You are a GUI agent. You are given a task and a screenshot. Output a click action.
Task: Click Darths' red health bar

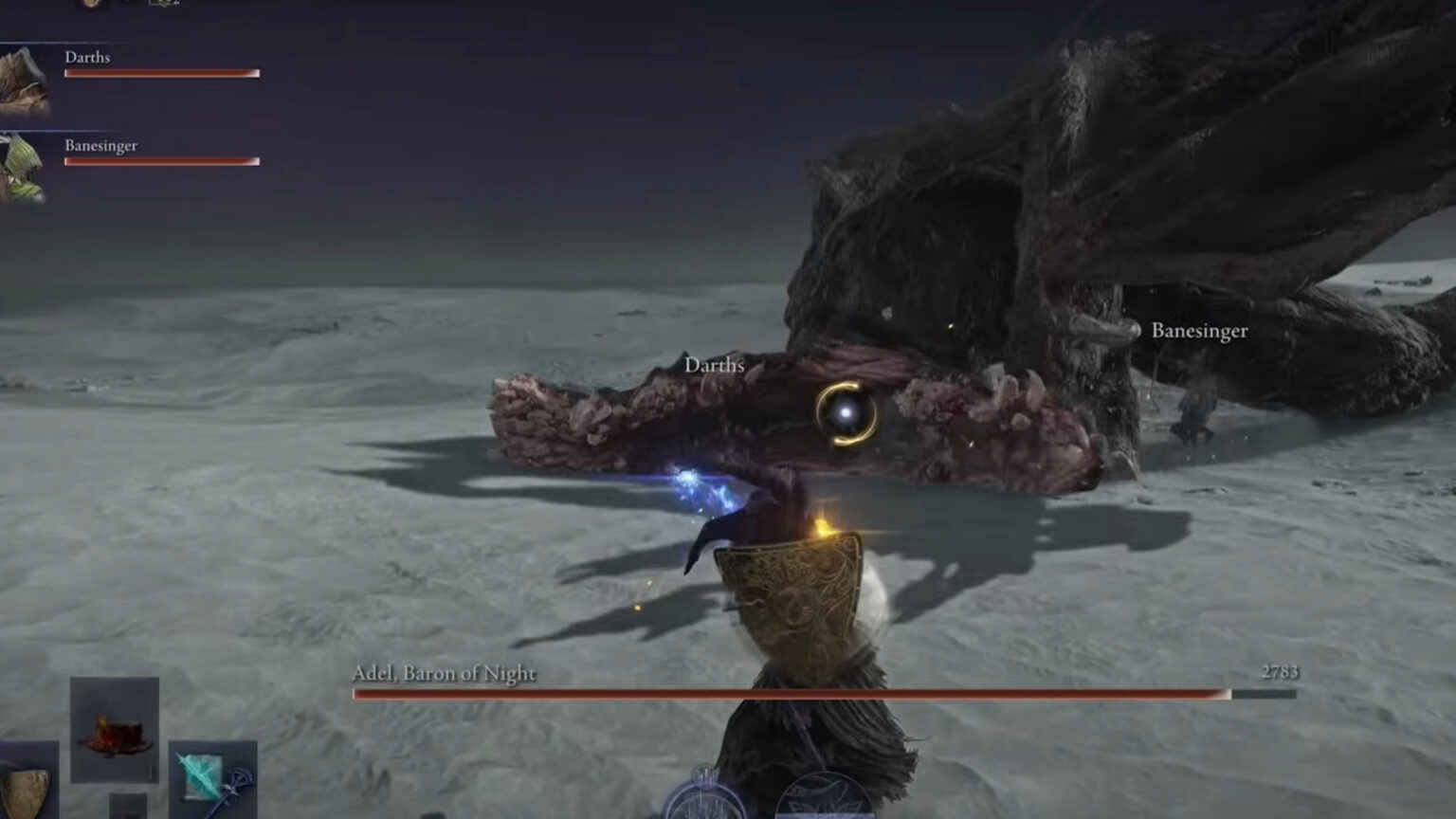tap(161, 72)
